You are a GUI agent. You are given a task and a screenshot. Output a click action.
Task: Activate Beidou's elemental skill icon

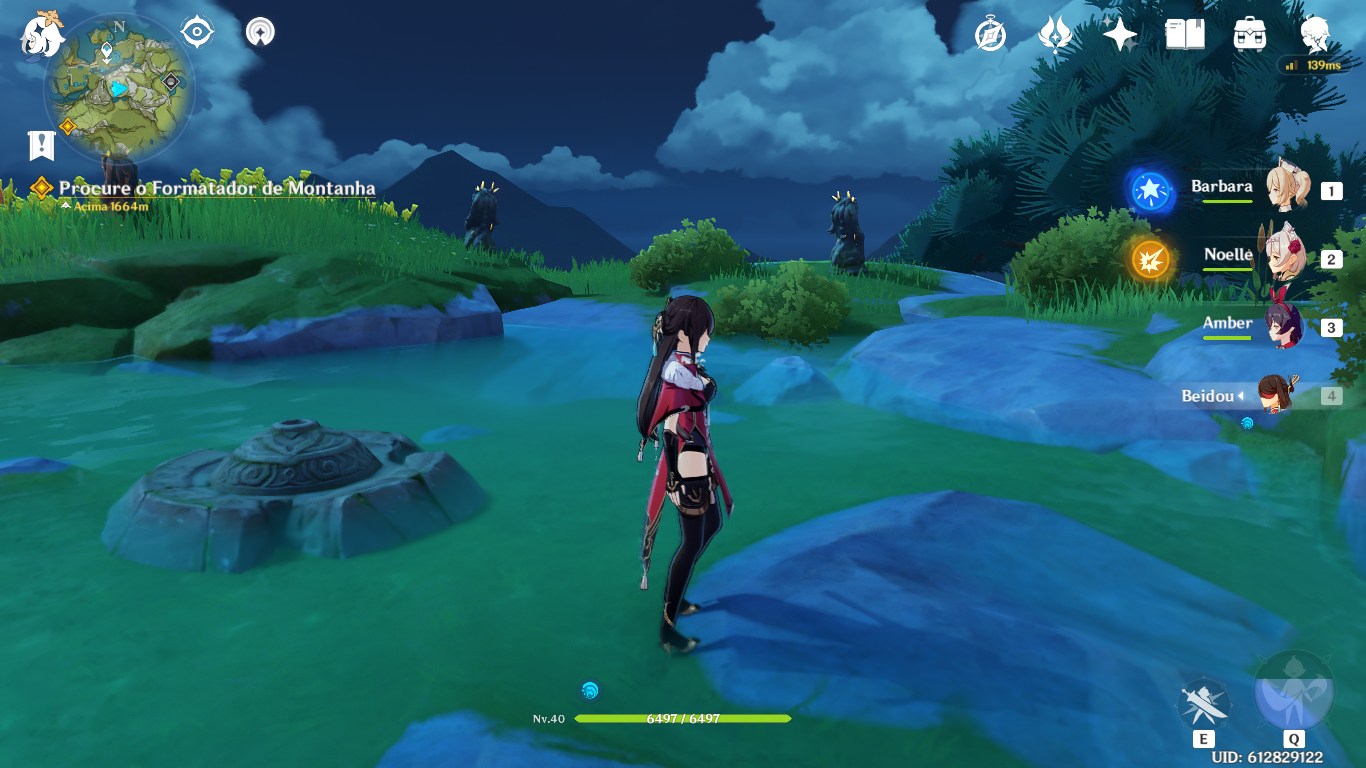click(1203, 703)
